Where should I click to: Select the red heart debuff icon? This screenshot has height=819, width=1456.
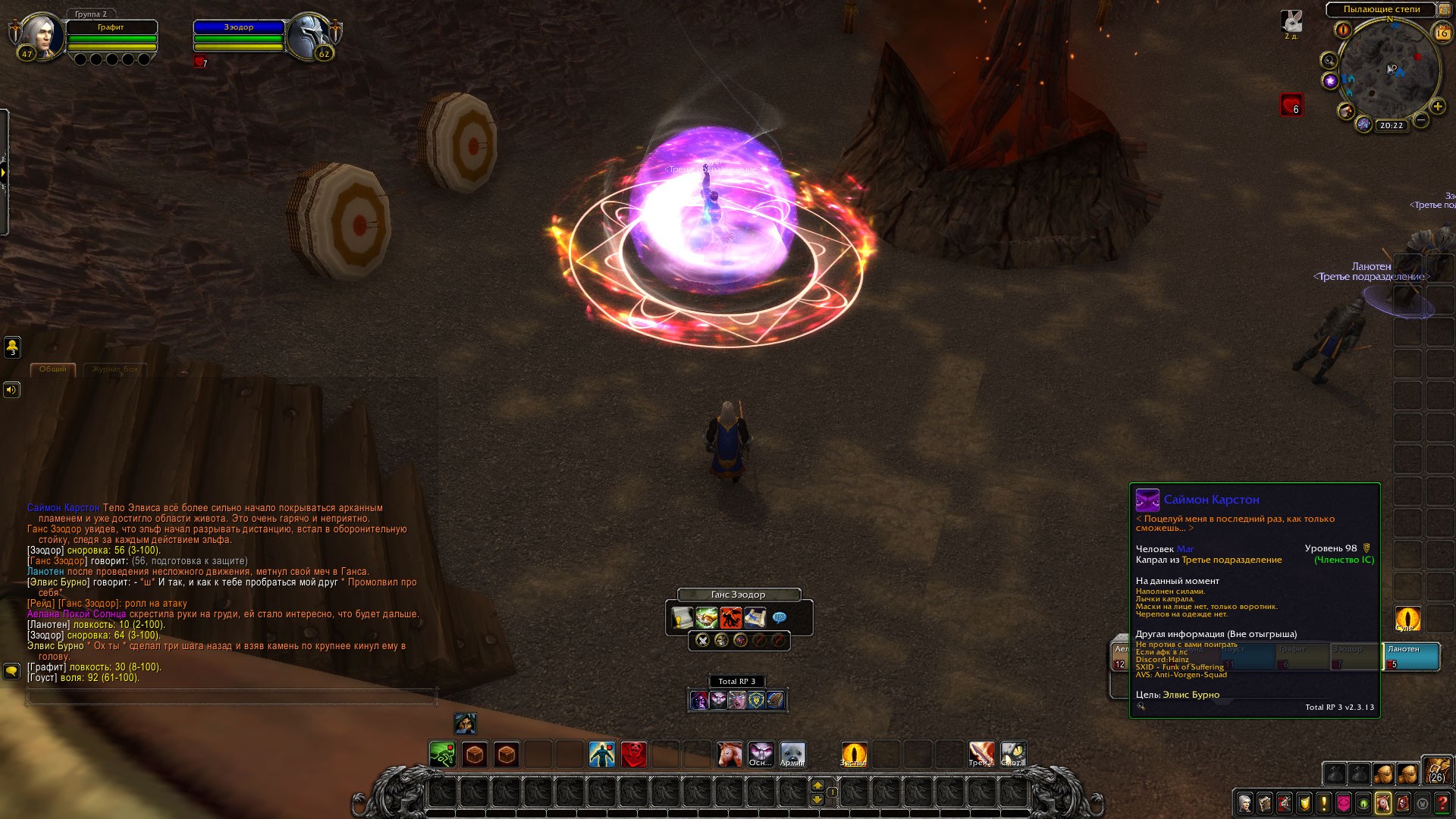point(1291,105)
